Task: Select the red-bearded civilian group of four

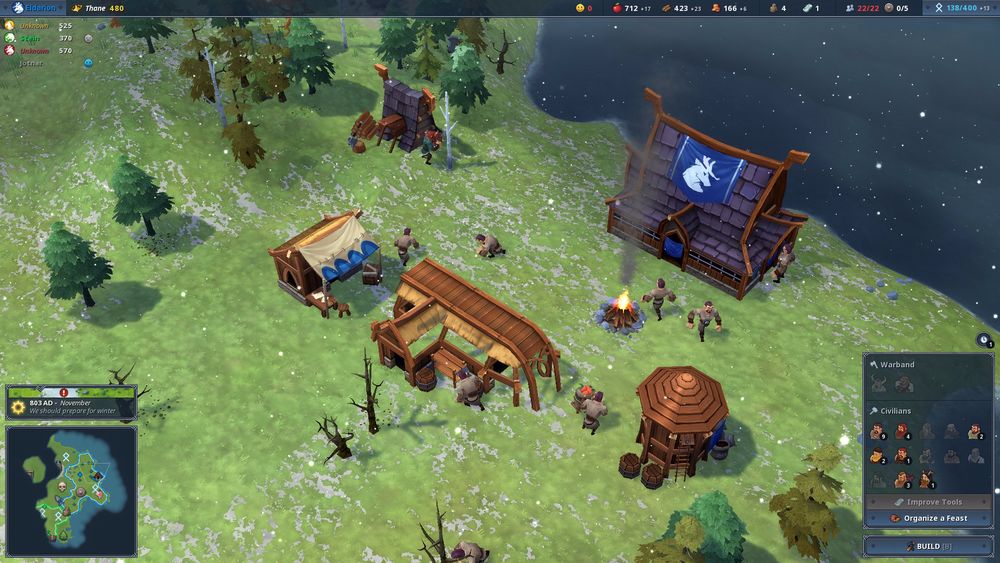Action: tap(902, 432)
